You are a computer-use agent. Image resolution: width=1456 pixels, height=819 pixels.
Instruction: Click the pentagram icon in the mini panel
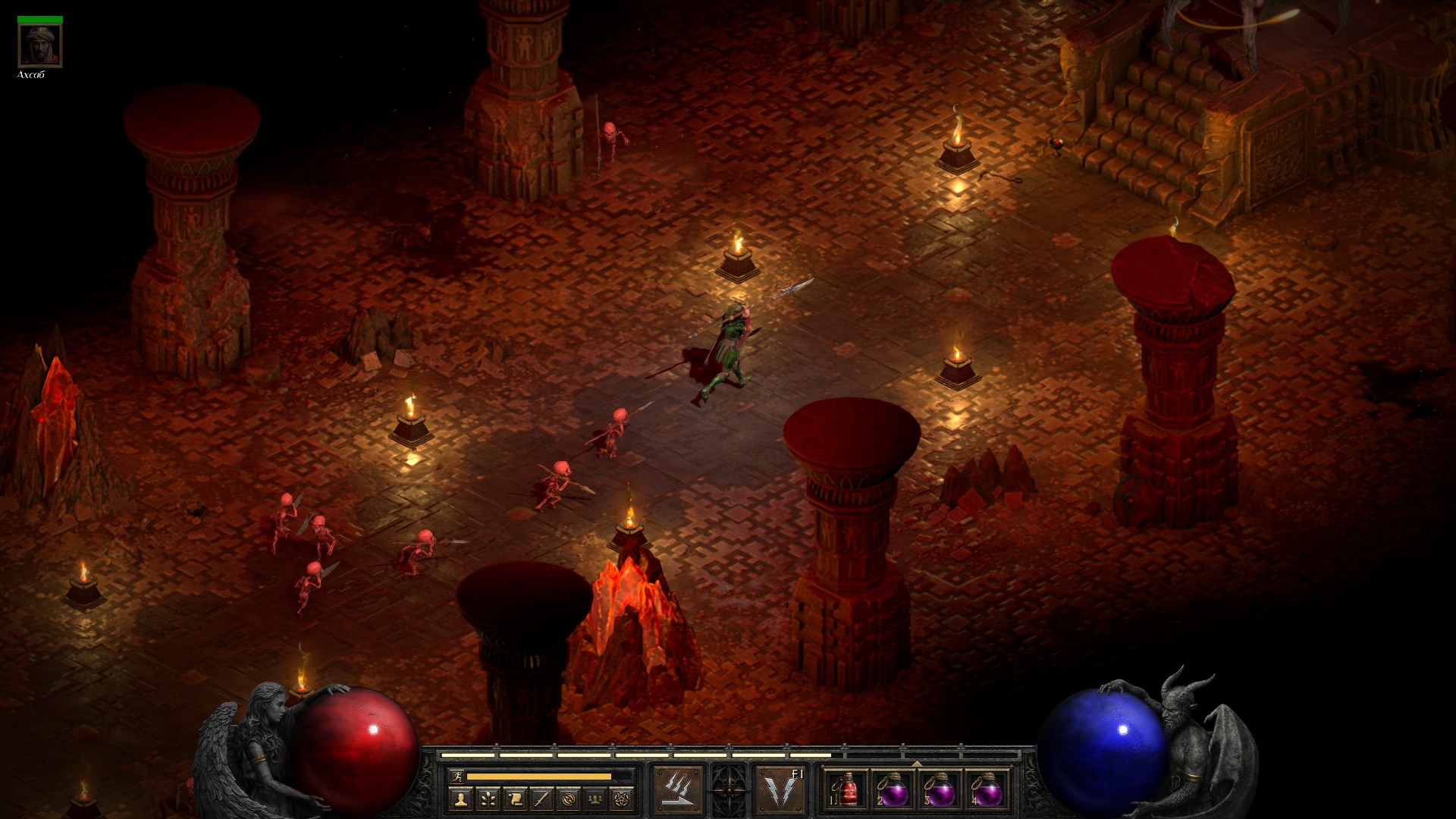point(622,799)
